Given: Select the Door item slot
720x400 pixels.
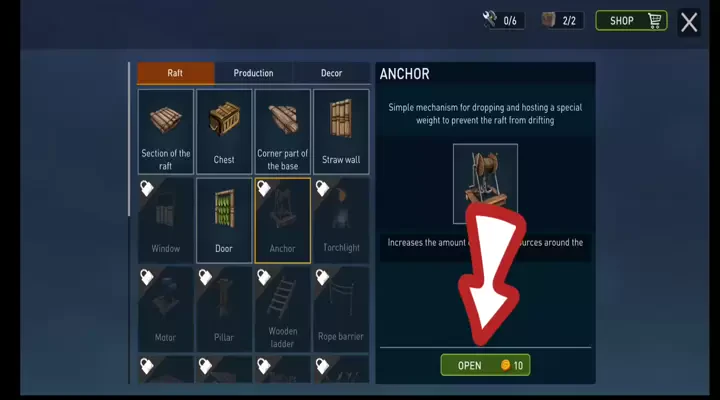Looking at the screenshot, I should (x=224, y=220).
